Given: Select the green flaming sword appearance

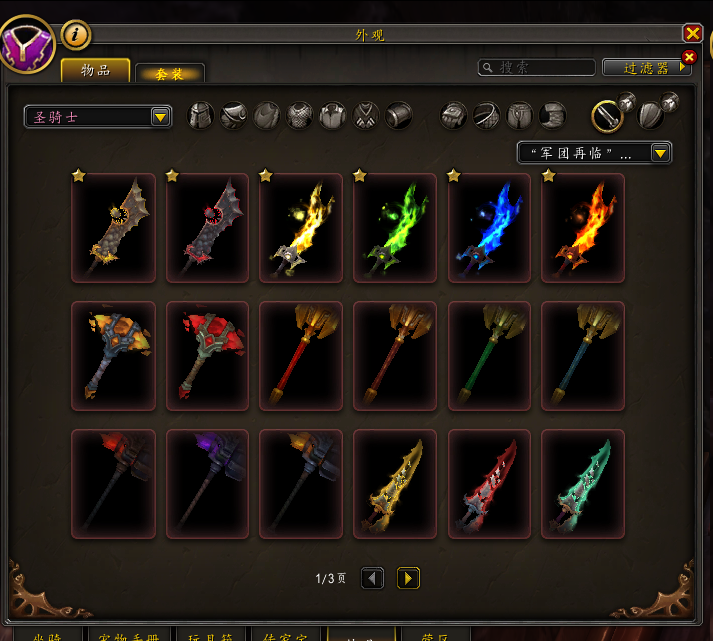Looking at the screenshot, I should [x=395, y=228].
